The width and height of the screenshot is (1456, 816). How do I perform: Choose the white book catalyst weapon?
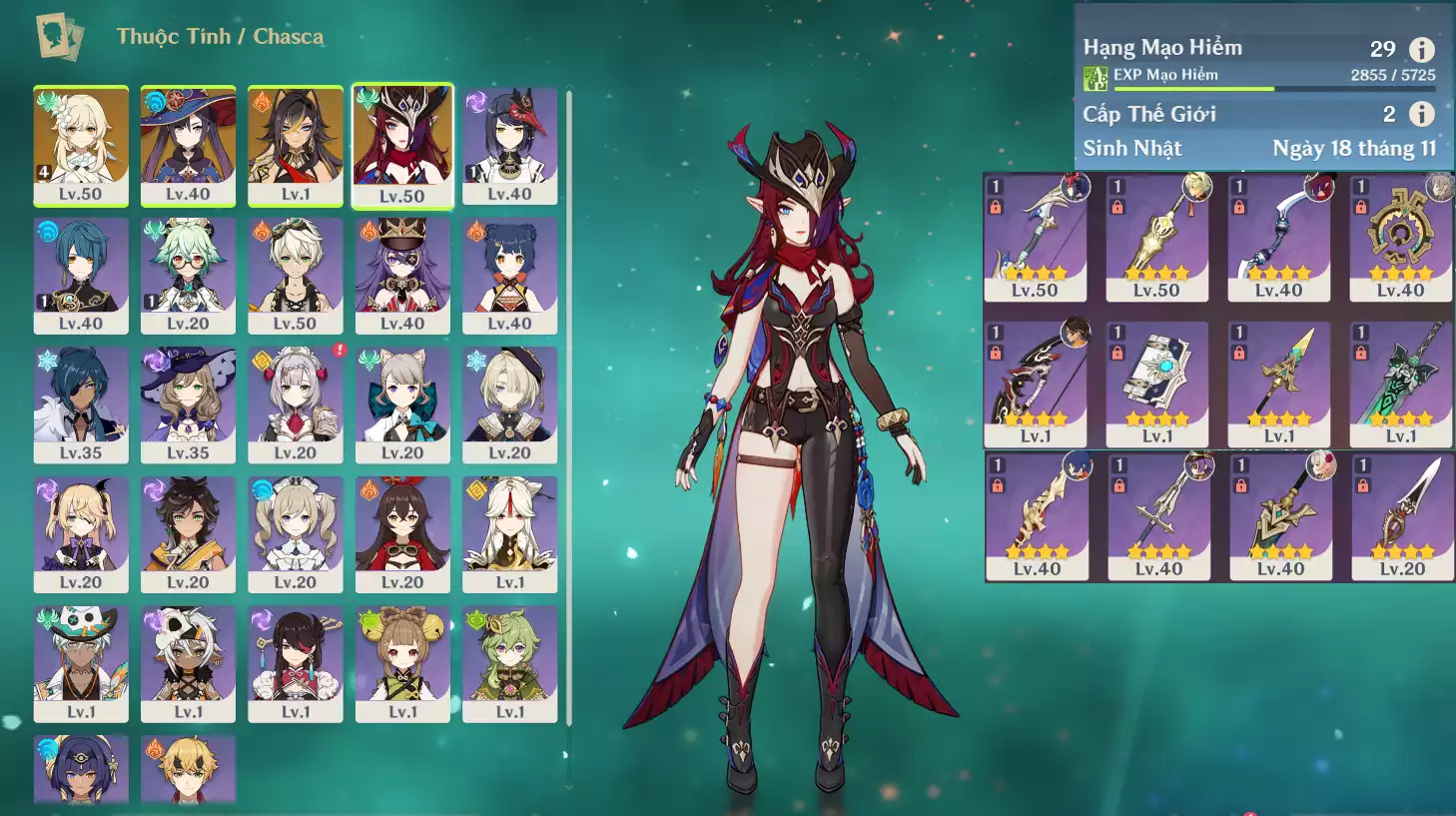[x=1157, y=384]
